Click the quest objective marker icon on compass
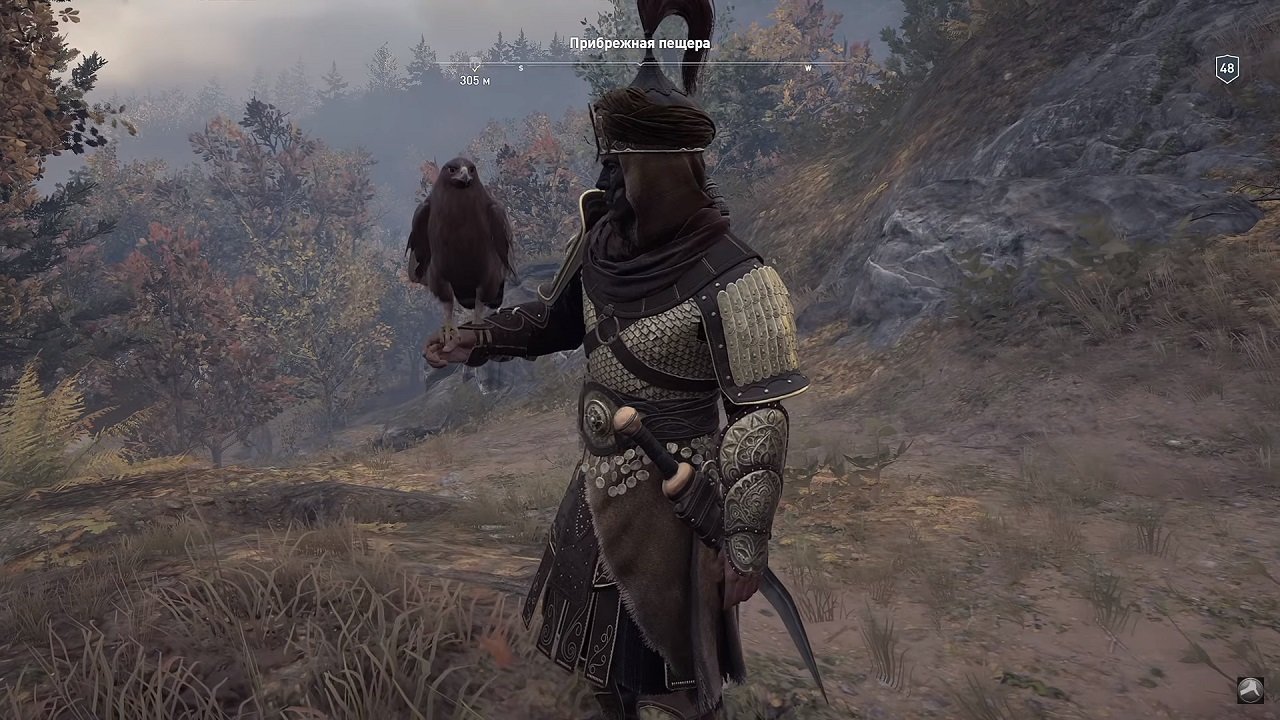The width and height of the screenshot is (1280, 720). [x=474, y=63]
